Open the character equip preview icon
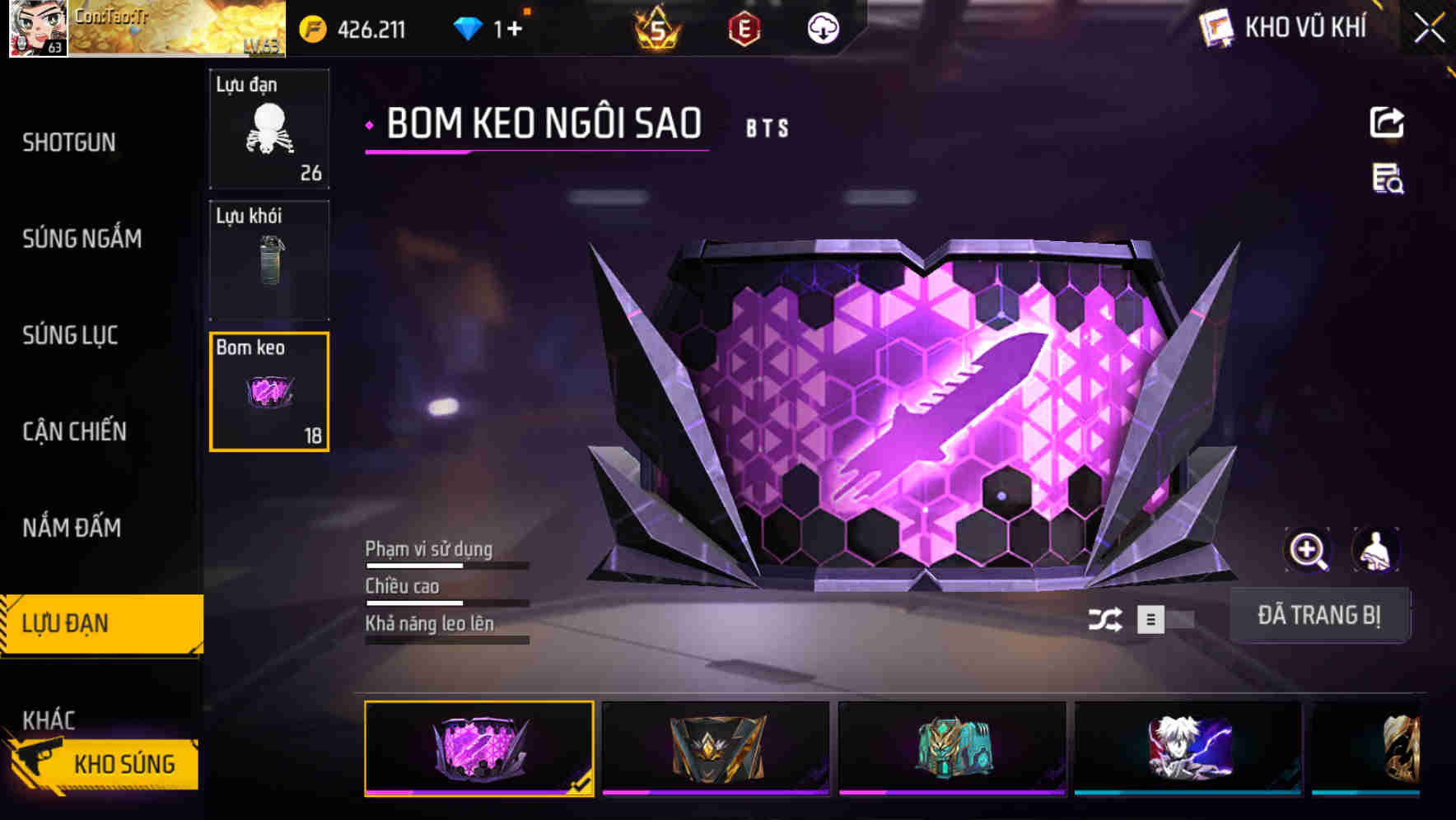1456x820 pixels. [1378, 550]
